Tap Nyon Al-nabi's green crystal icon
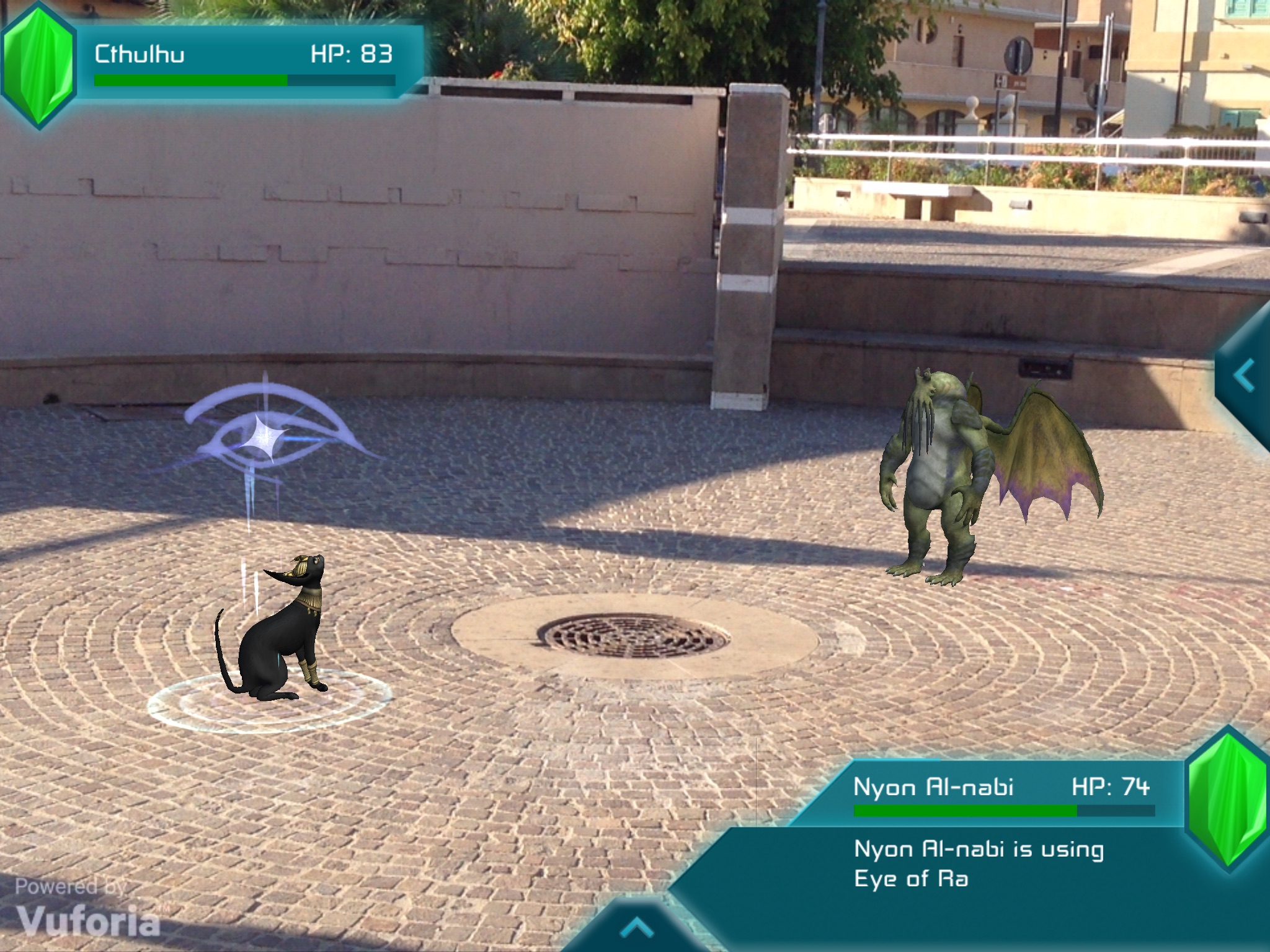The width and height of the screenshot is (1270, 952). pos(1227,798)
